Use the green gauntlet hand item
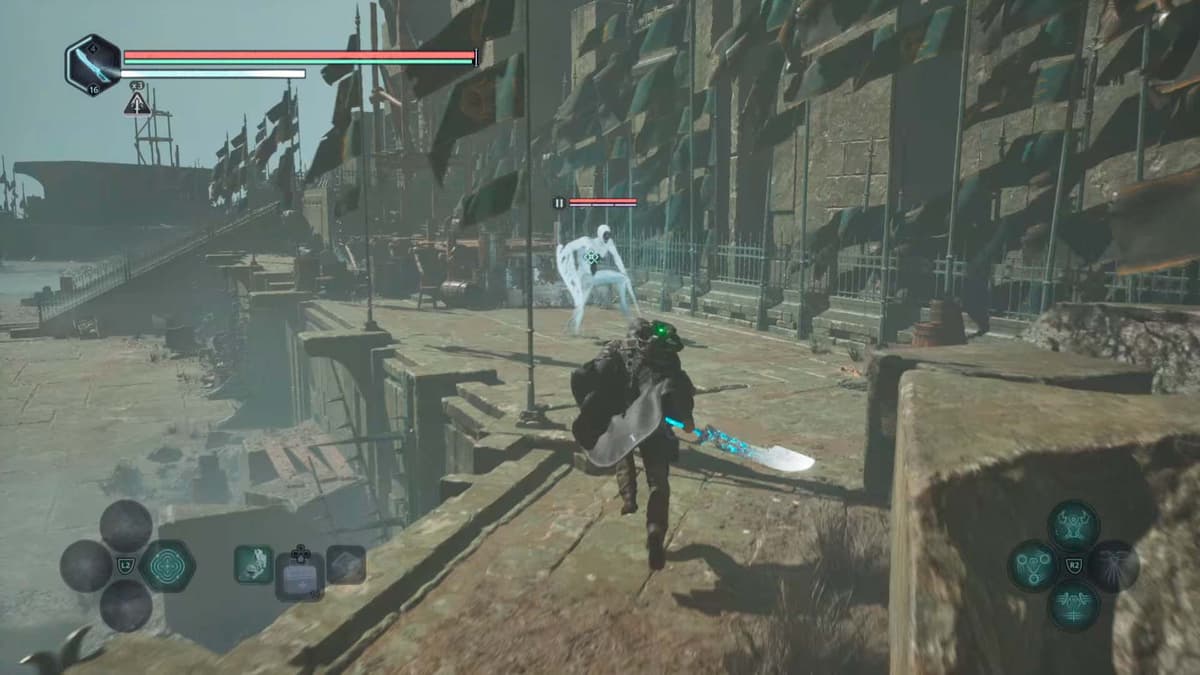Image resolution: width=1200 pixels, height=675 pixels. point(253,564)
